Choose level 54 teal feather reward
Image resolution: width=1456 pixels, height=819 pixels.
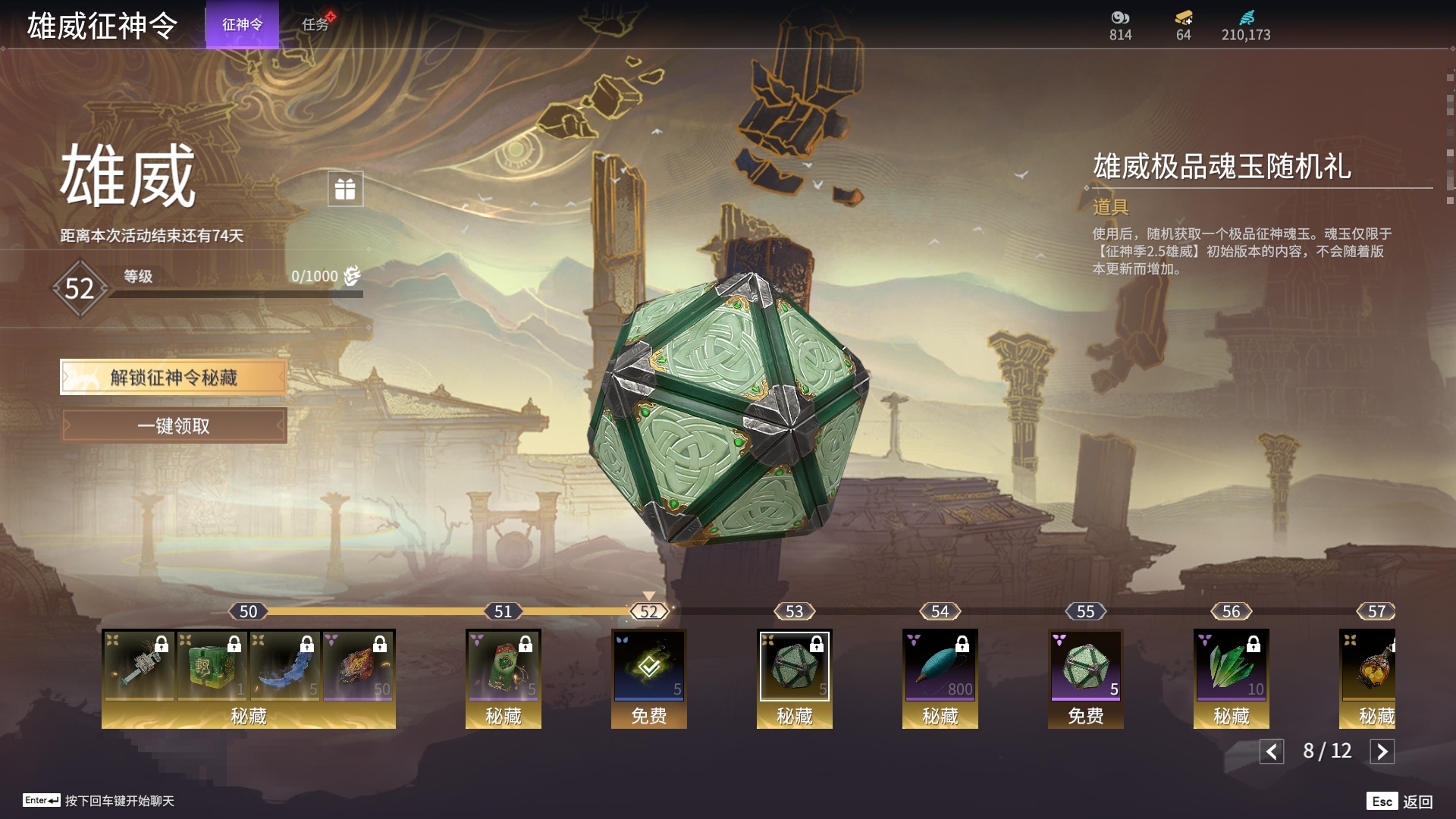point(940,667)
